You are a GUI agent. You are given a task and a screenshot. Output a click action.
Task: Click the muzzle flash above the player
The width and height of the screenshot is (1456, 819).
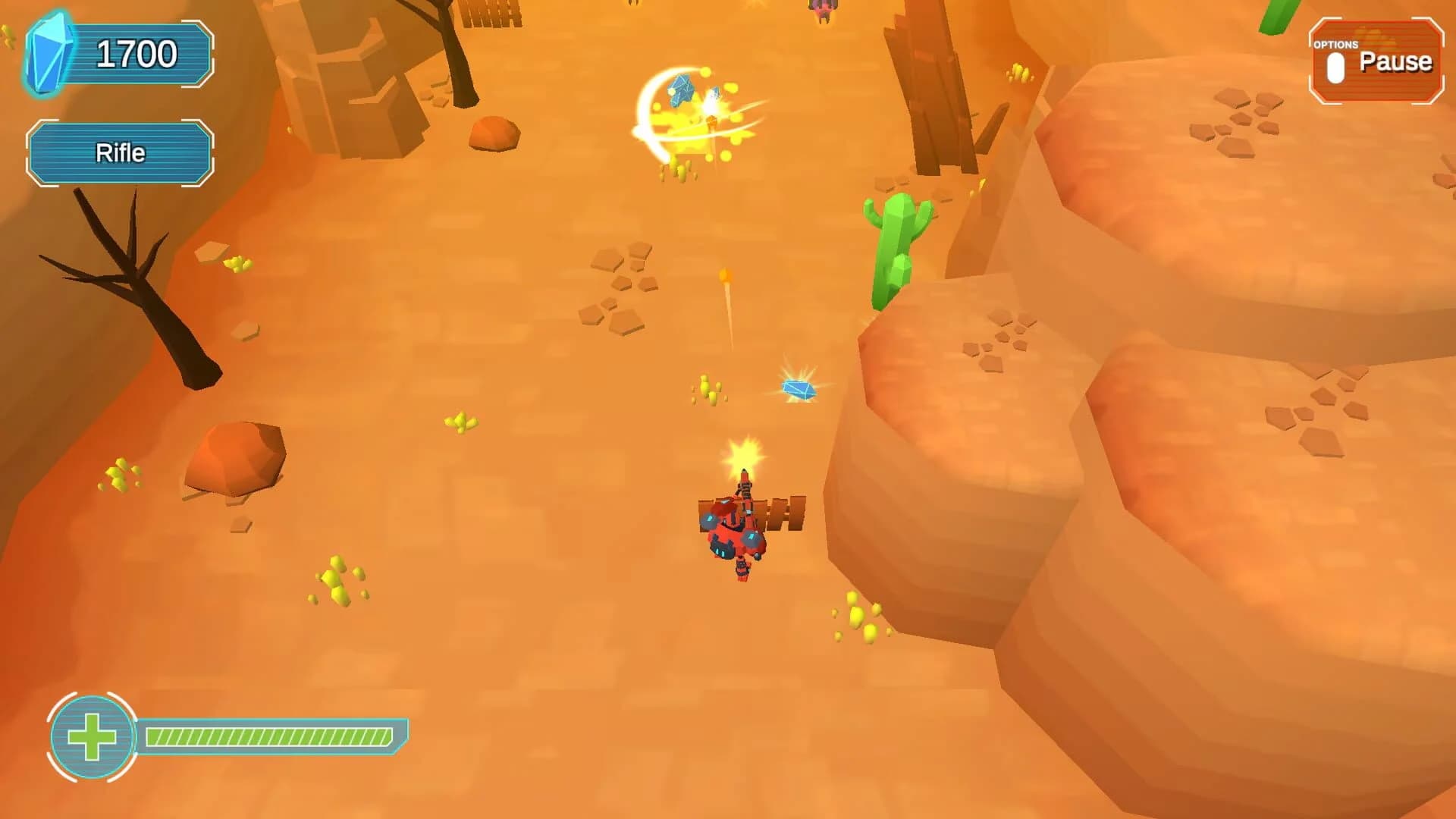point(745,453)
